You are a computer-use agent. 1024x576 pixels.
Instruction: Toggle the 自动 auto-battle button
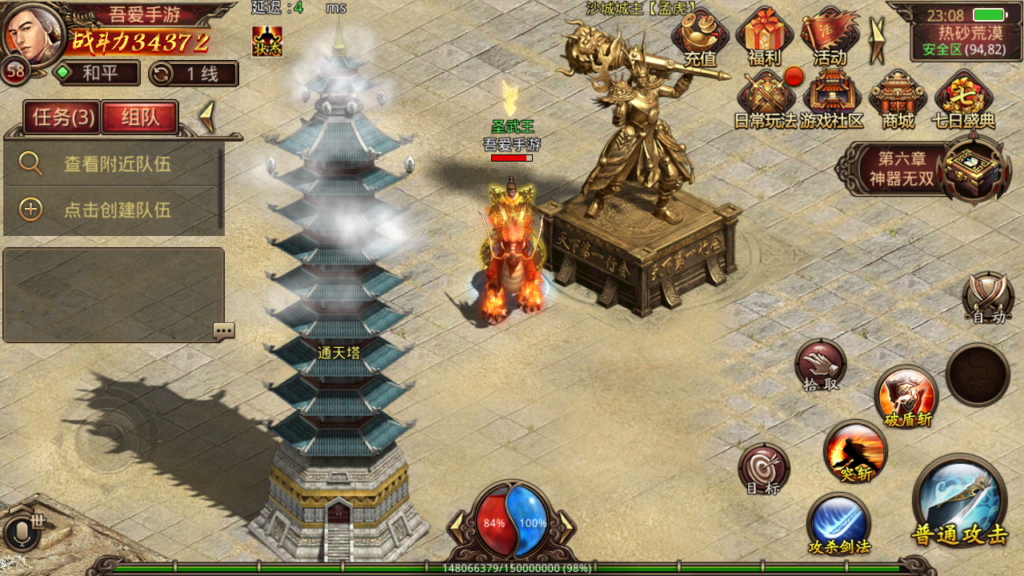987,297
